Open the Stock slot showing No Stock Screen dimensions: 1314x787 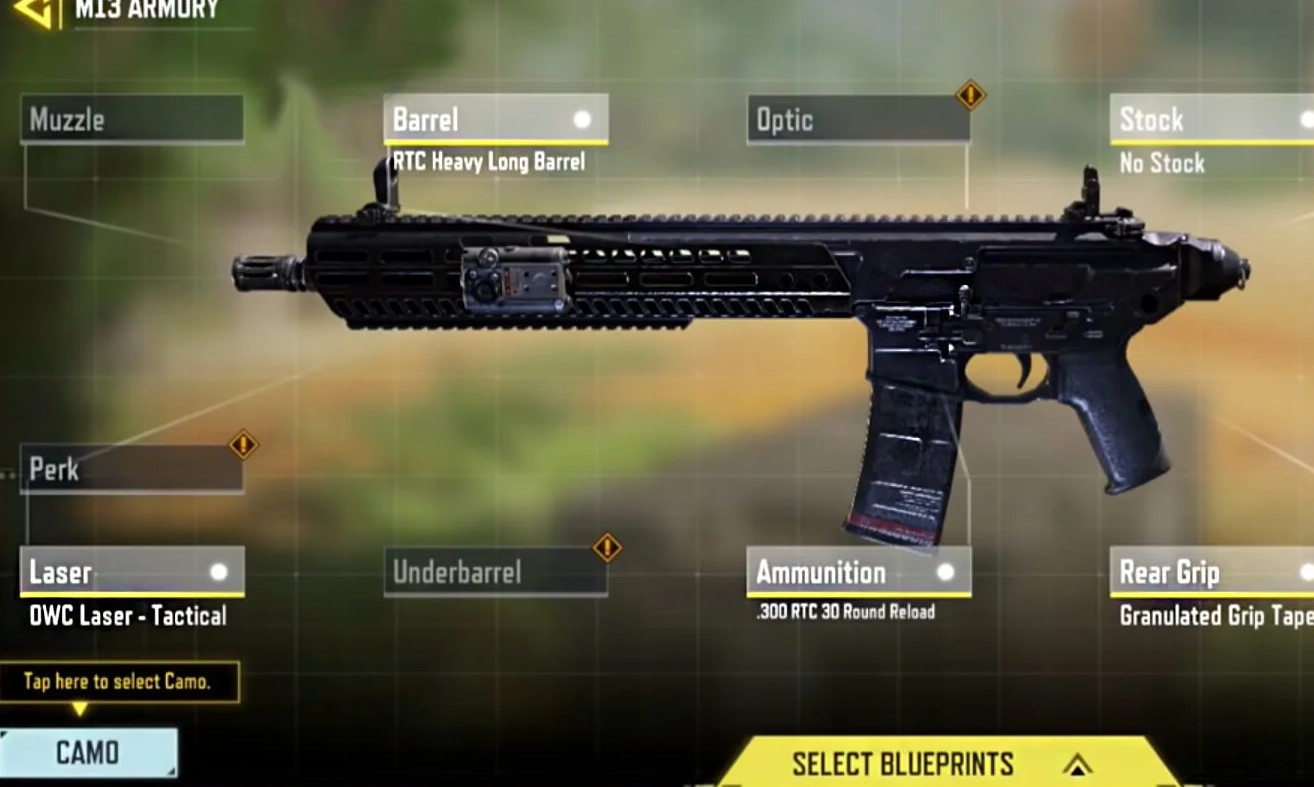(1200, 120)
